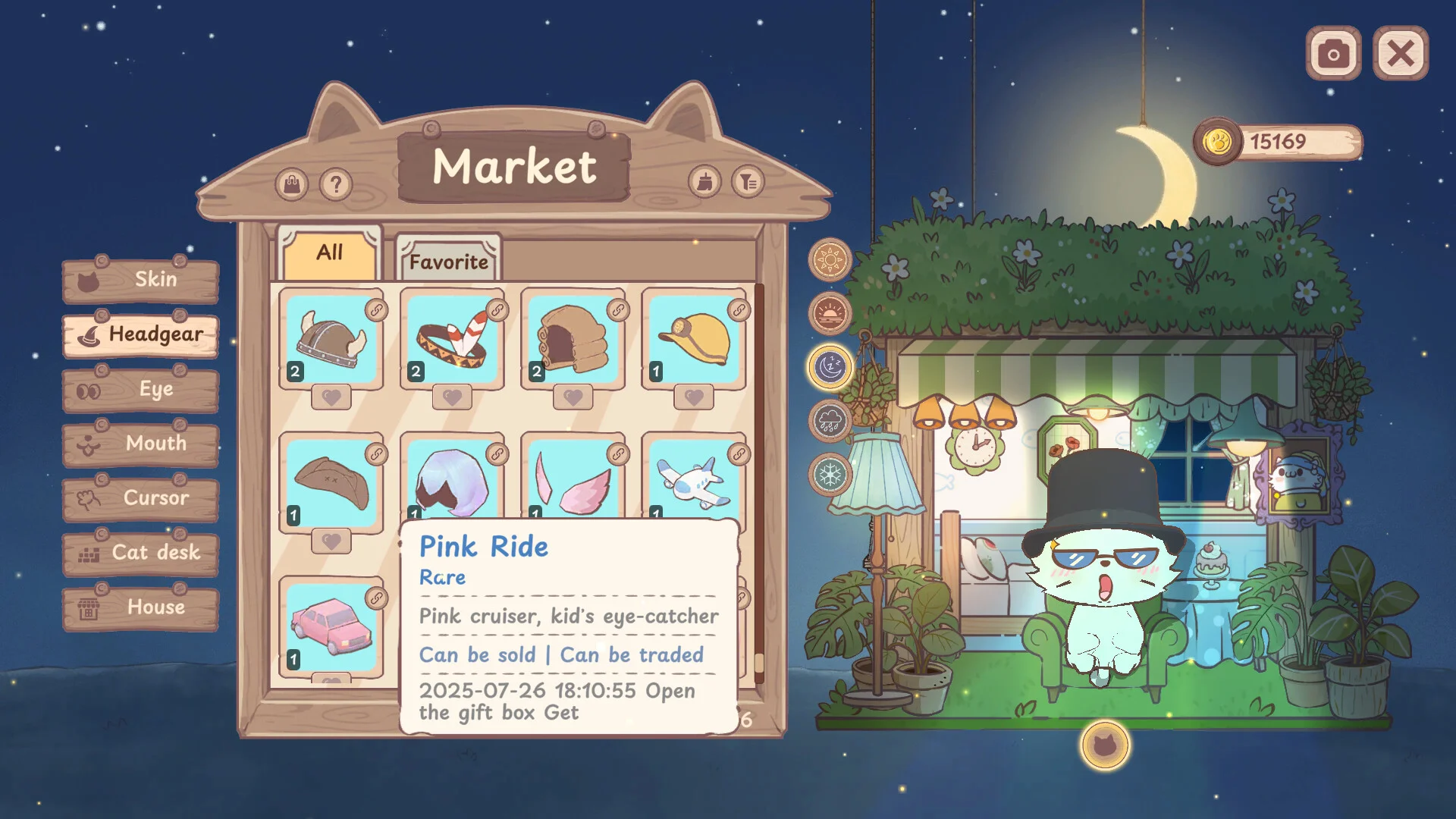The width and height of the screenshot is (1456, 819).
Task: Open the filter list button
Action: click(x=748, y=182)
